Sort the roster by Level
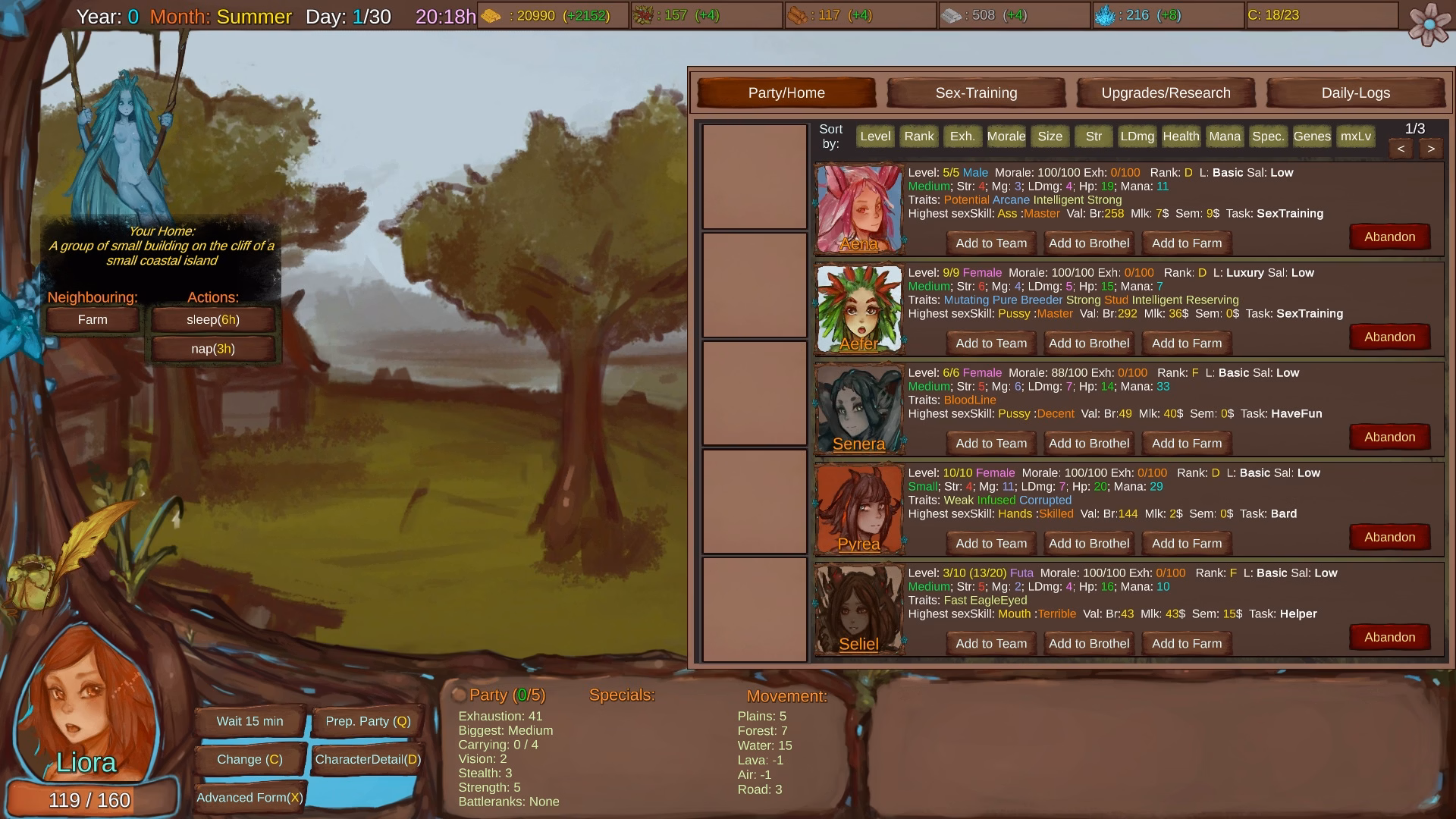This screenshot has width=1456, height=819. point(875,136)
